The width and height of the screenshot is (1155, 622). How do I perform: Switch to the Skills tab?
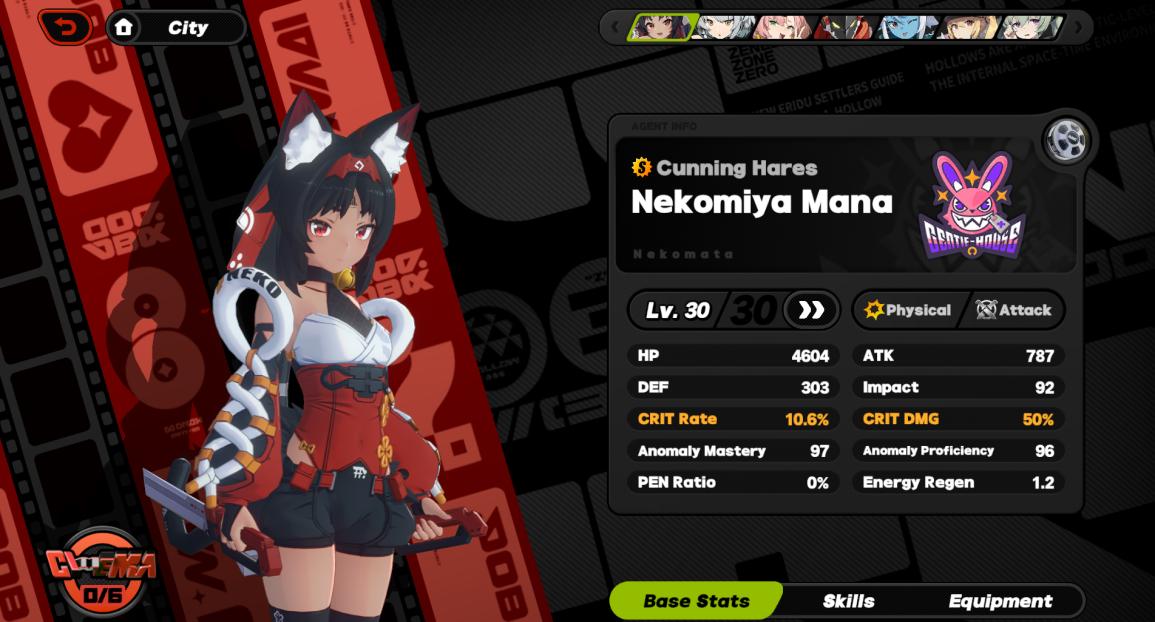(x=848, y=601)
